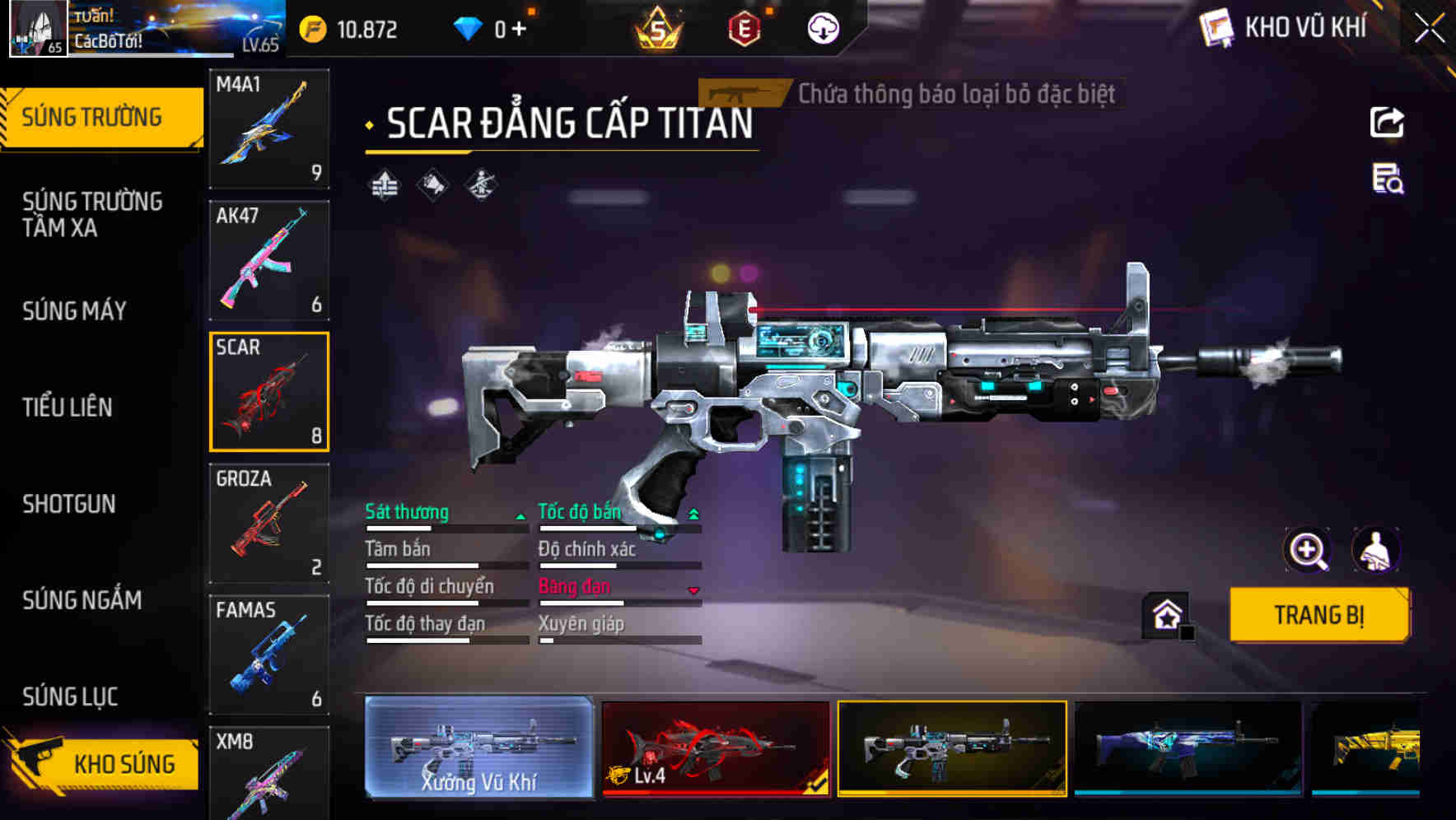The height and width of the screenshot is (820, 1456).
Task: Open the download cloud icon
Action: [823, 30]
